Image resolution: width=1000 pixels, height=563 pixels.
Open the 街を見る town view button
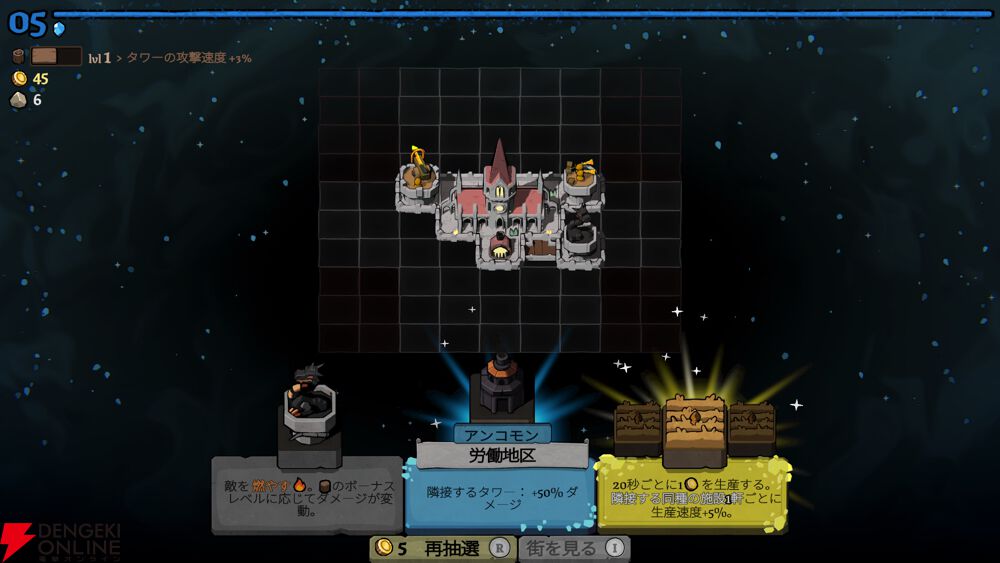click(574, 548)
